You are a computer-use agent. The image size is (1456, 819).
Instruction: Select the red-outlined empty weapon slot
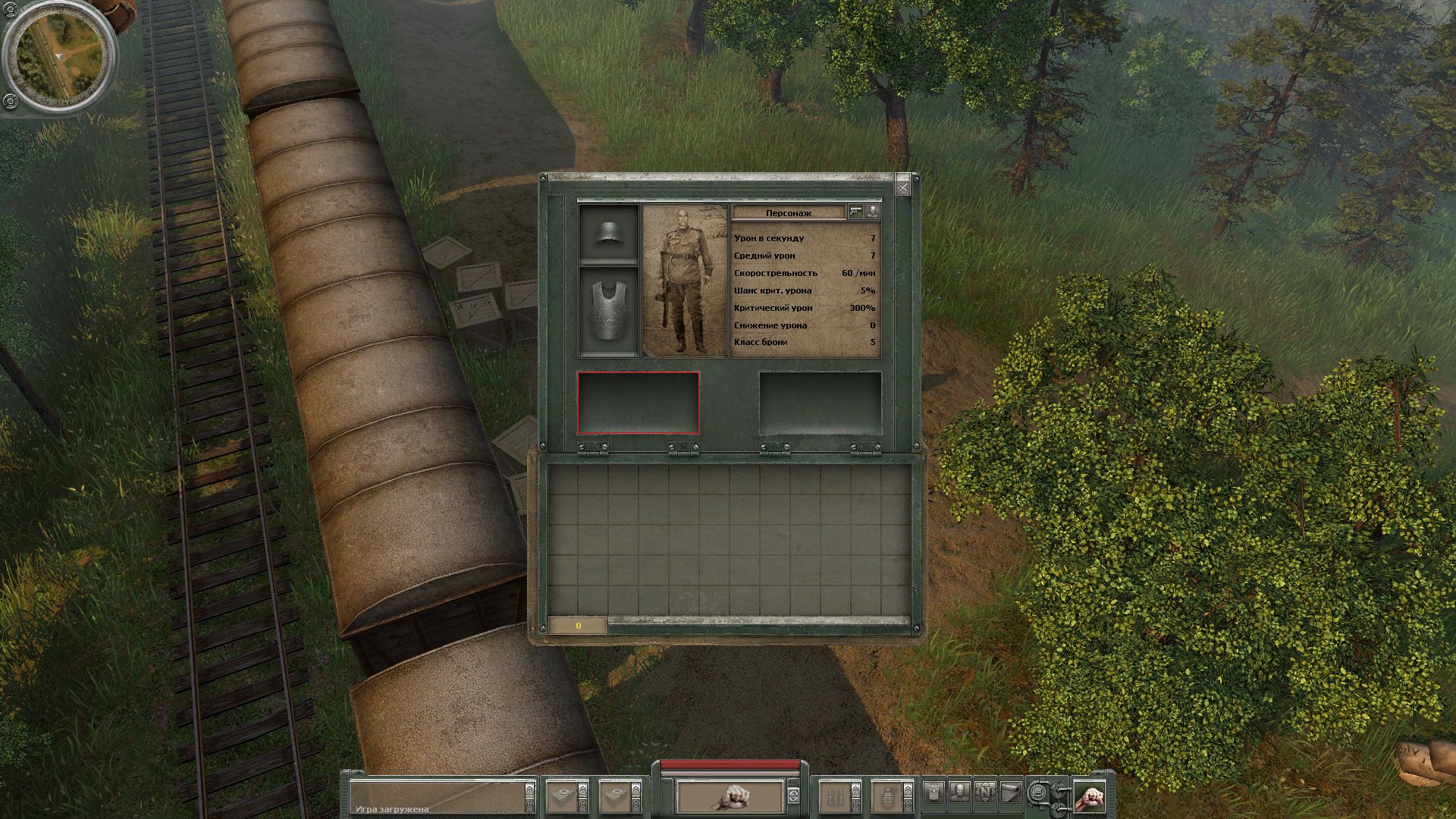point(638,403)
